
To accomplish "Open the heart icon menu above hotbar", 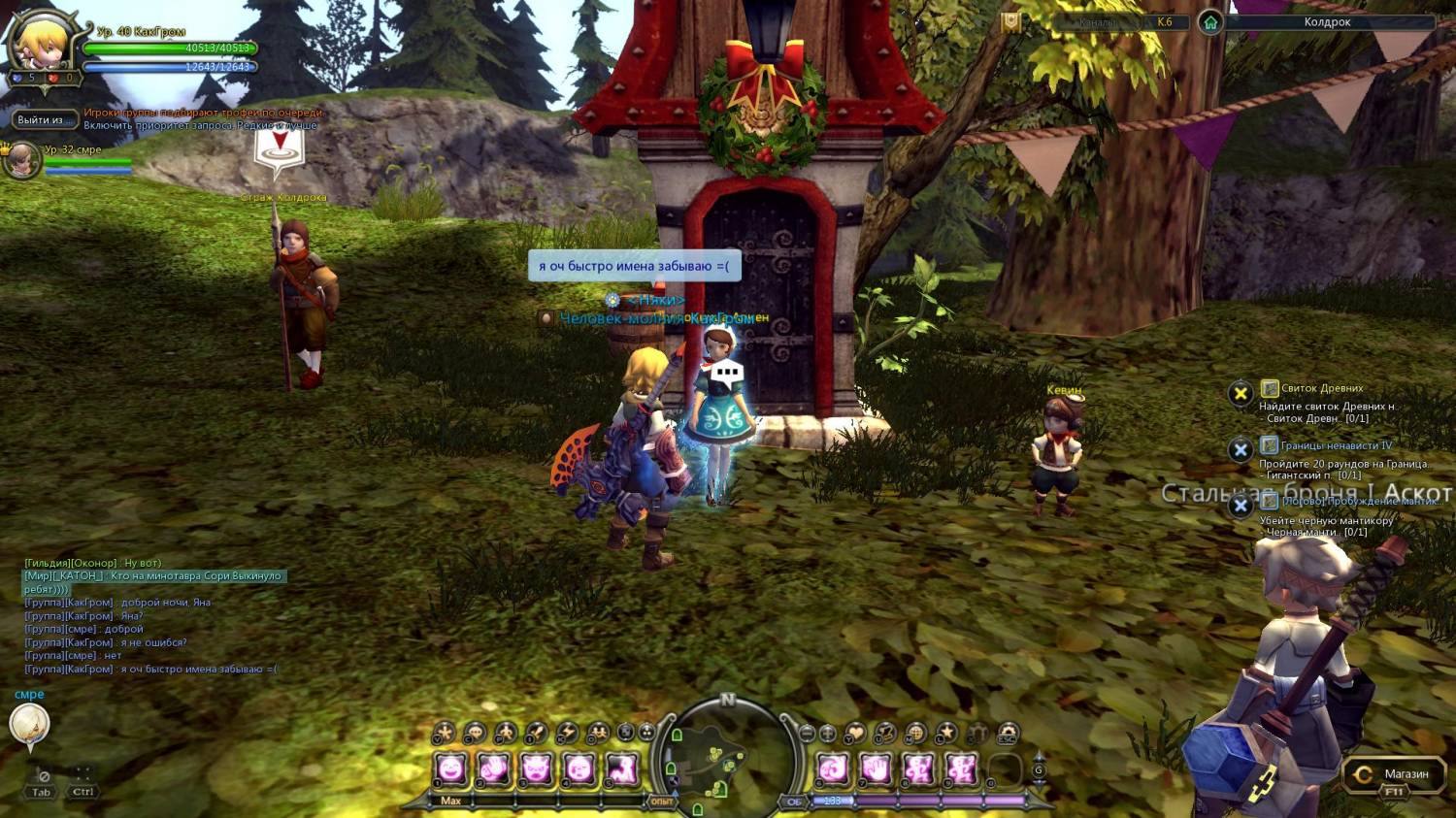I will (x=855, y=734).
